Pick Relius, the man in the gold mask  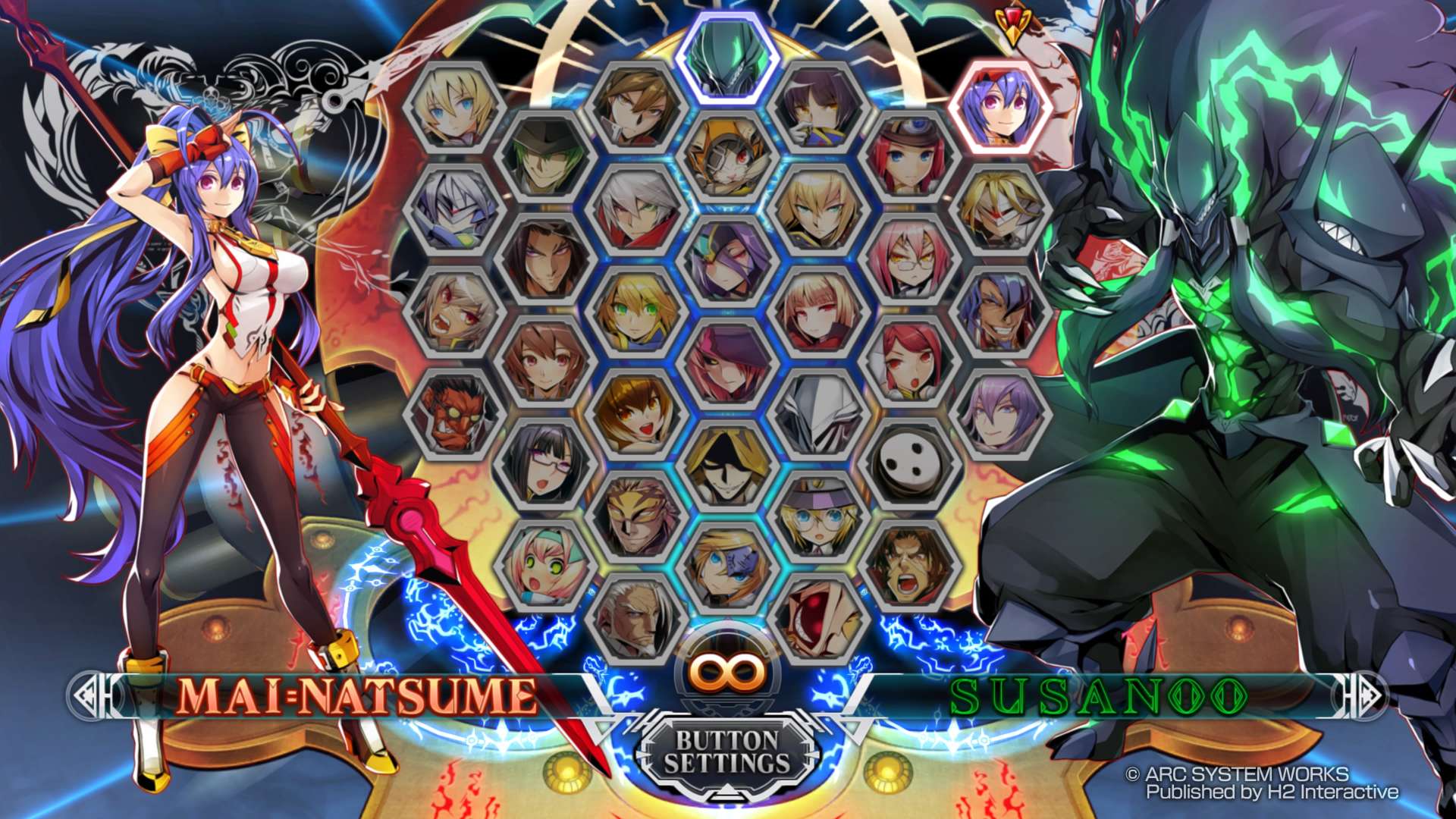(635, 516)
